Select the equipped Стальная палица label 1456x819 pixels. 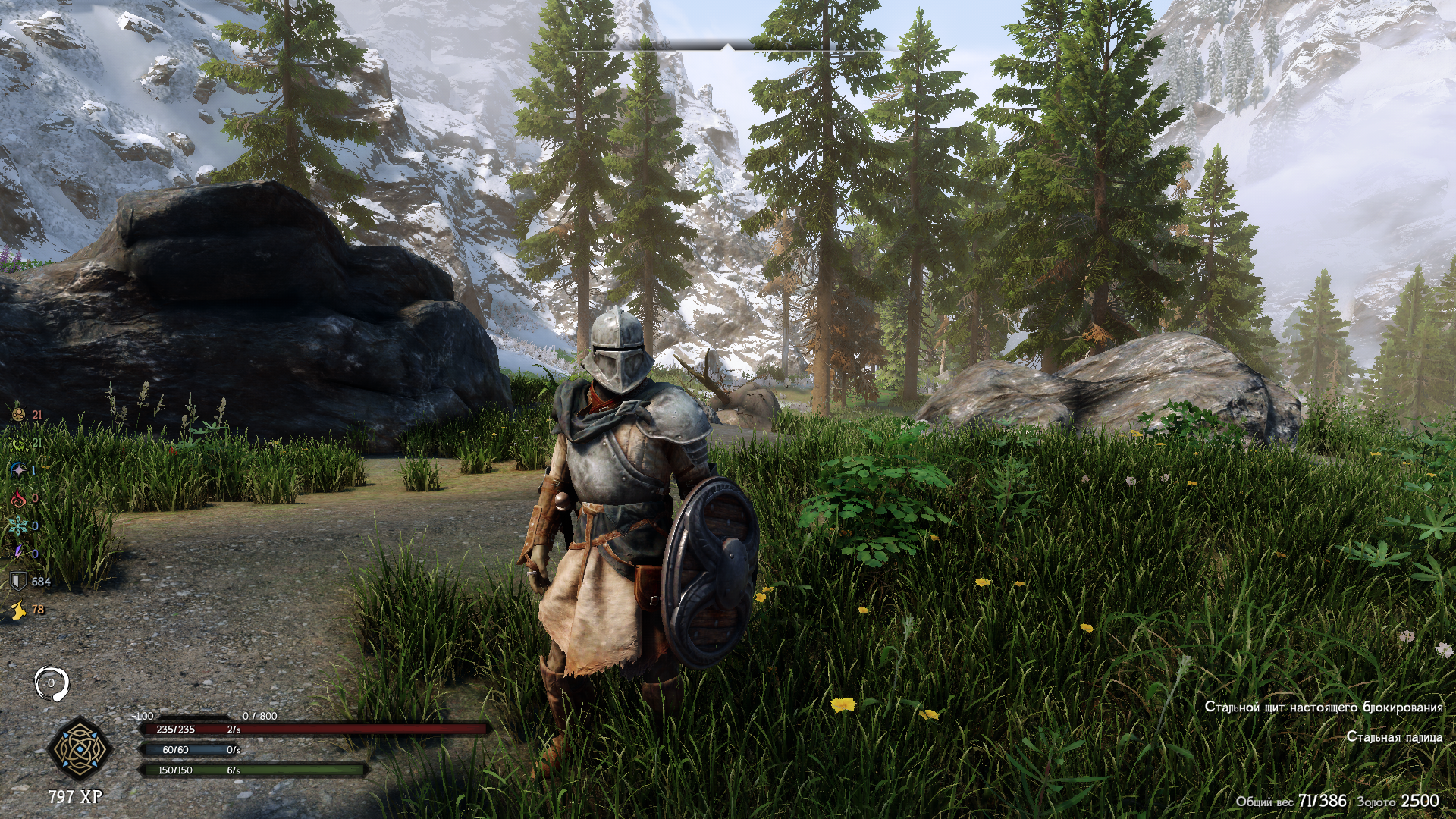[1395, 736]
